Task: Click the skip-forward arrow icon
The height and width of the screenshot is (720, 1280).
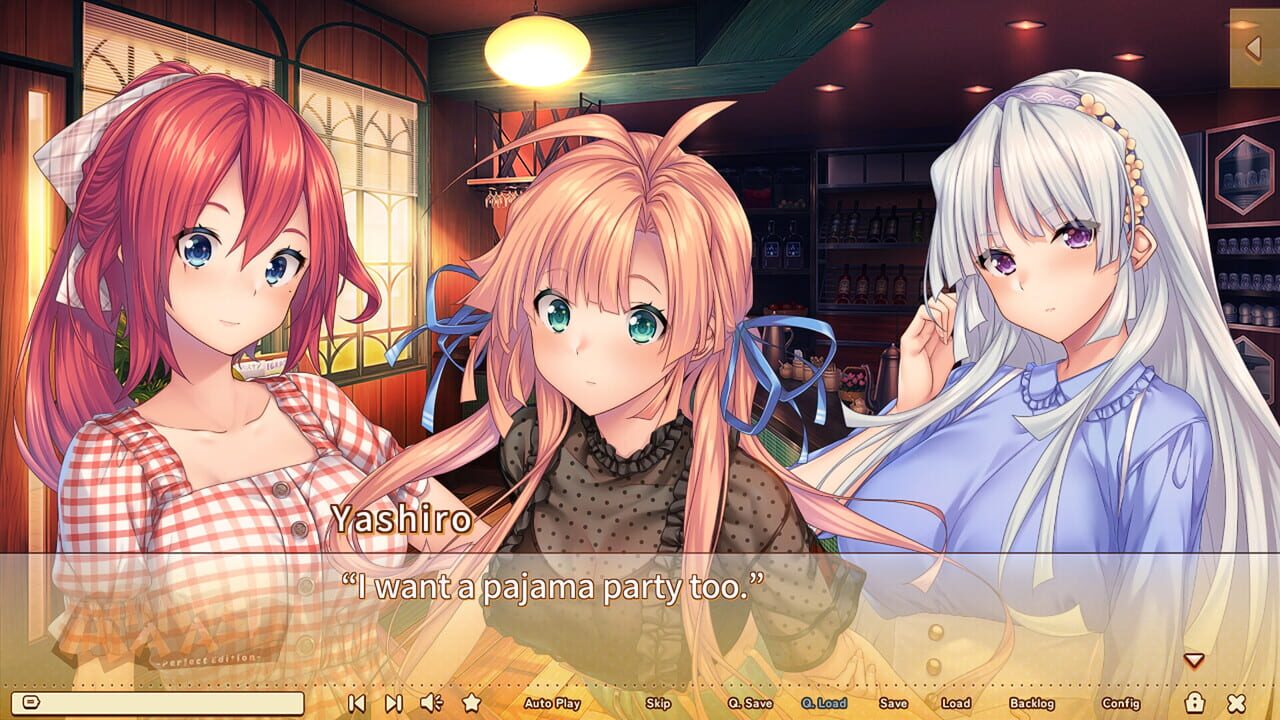Action: point(392,704)
